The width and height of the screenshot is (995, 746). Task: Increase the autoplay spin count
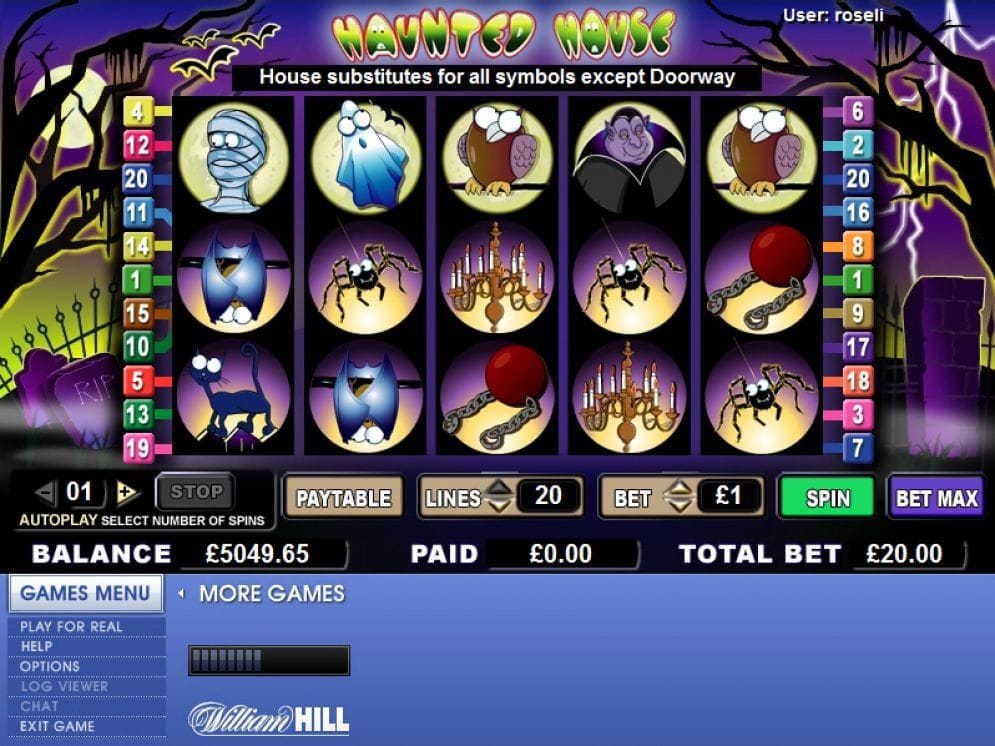click(x=126, y=492)
